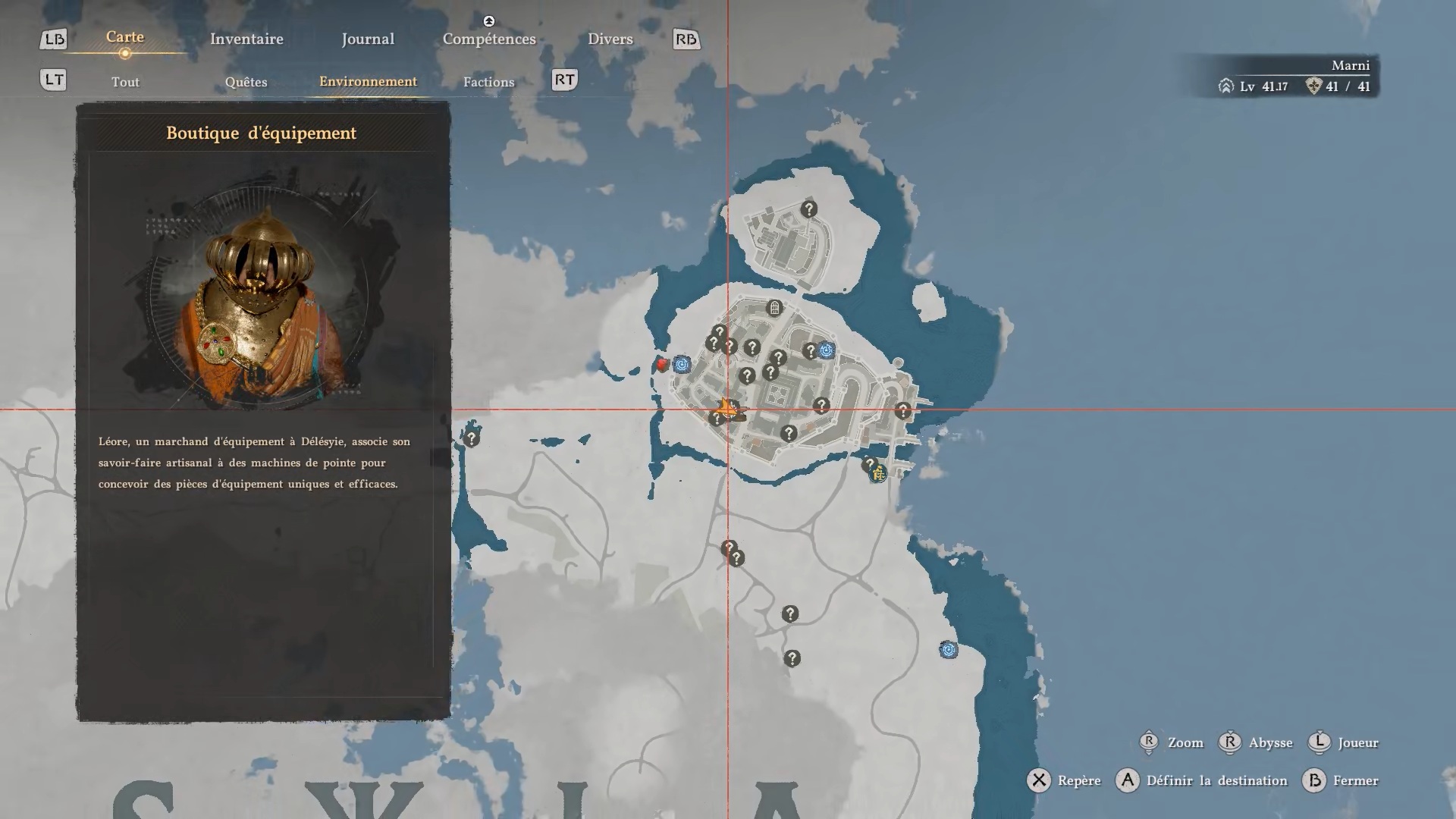
Task: Select the red marker west of the city
Action: click(x=662, y=365)
